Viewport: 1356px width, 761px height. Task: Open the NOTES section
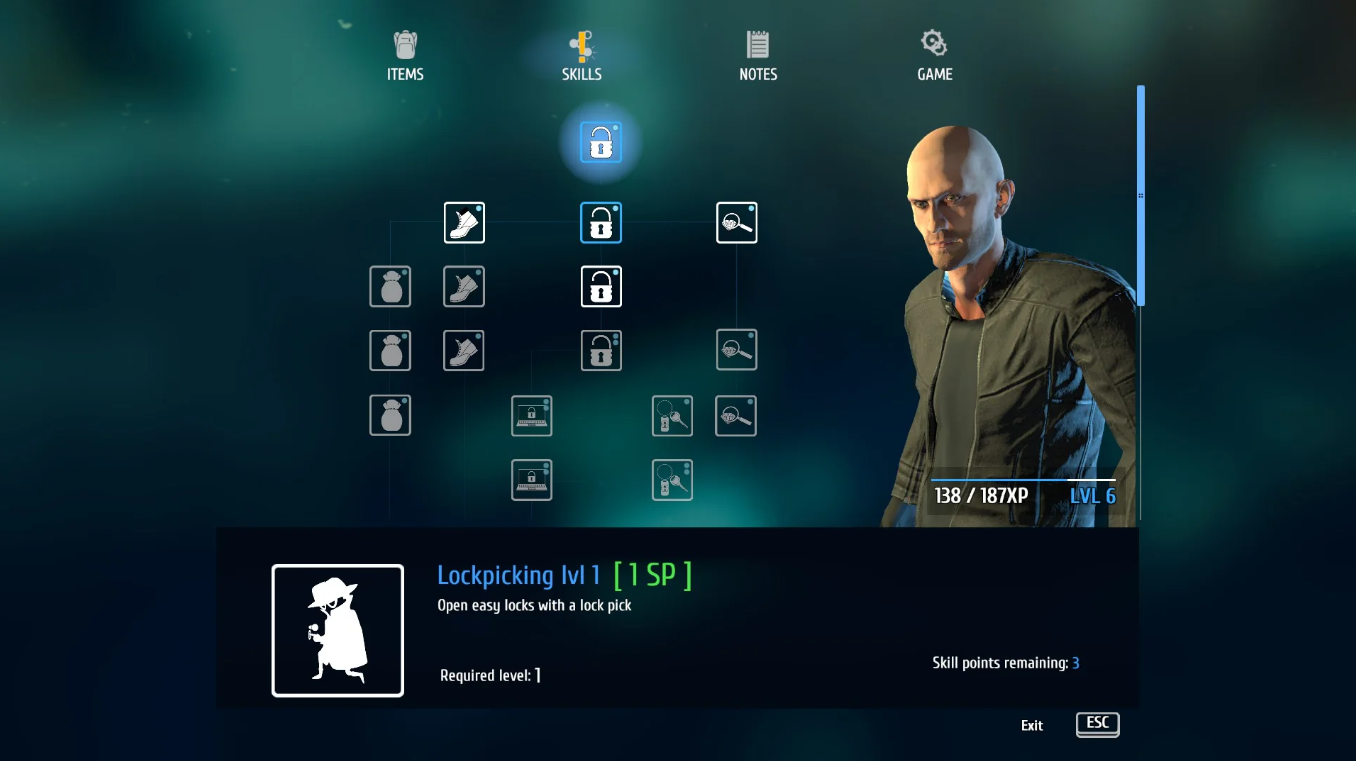(x=757, y=55)
